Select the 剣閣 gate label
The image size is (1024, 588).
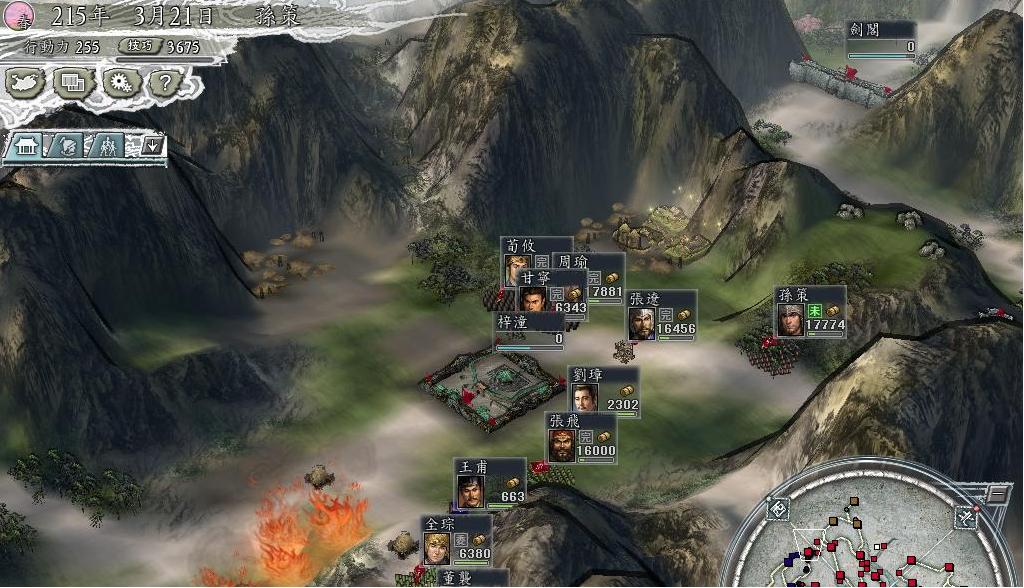point(880,38)
